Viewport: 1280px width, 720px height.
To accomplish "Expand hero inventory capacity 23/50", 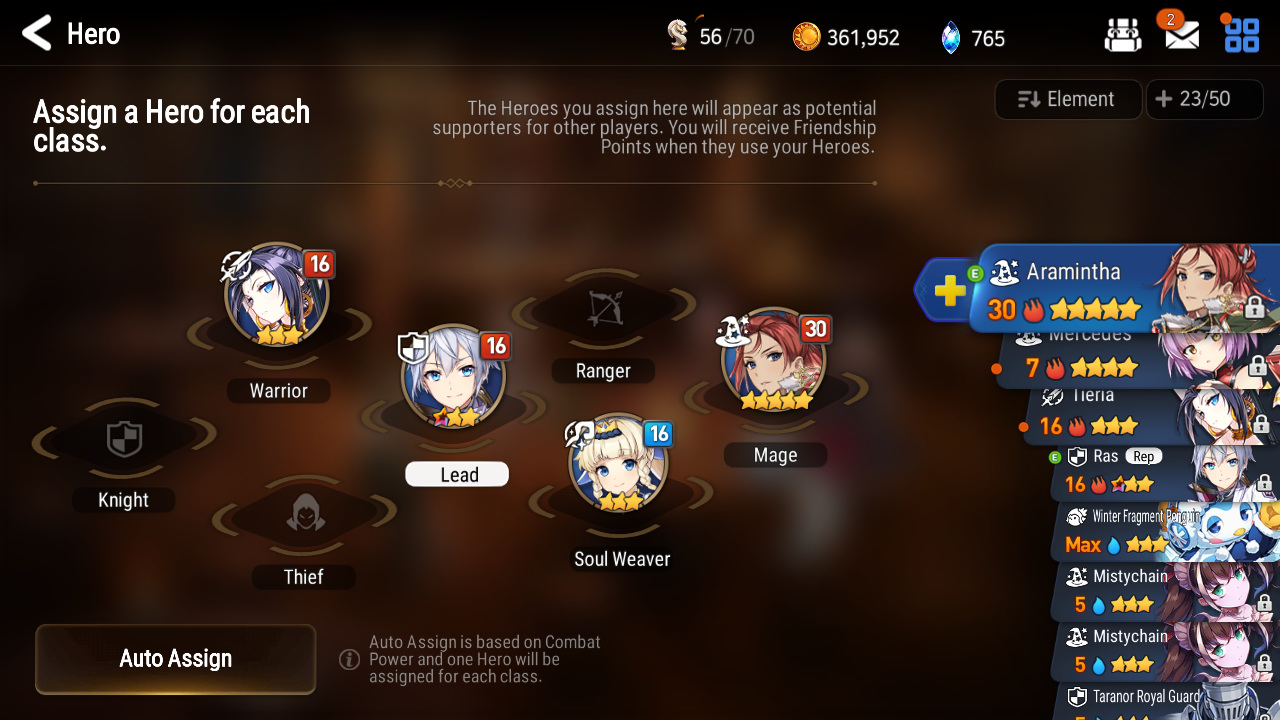I will [1193, 99].
